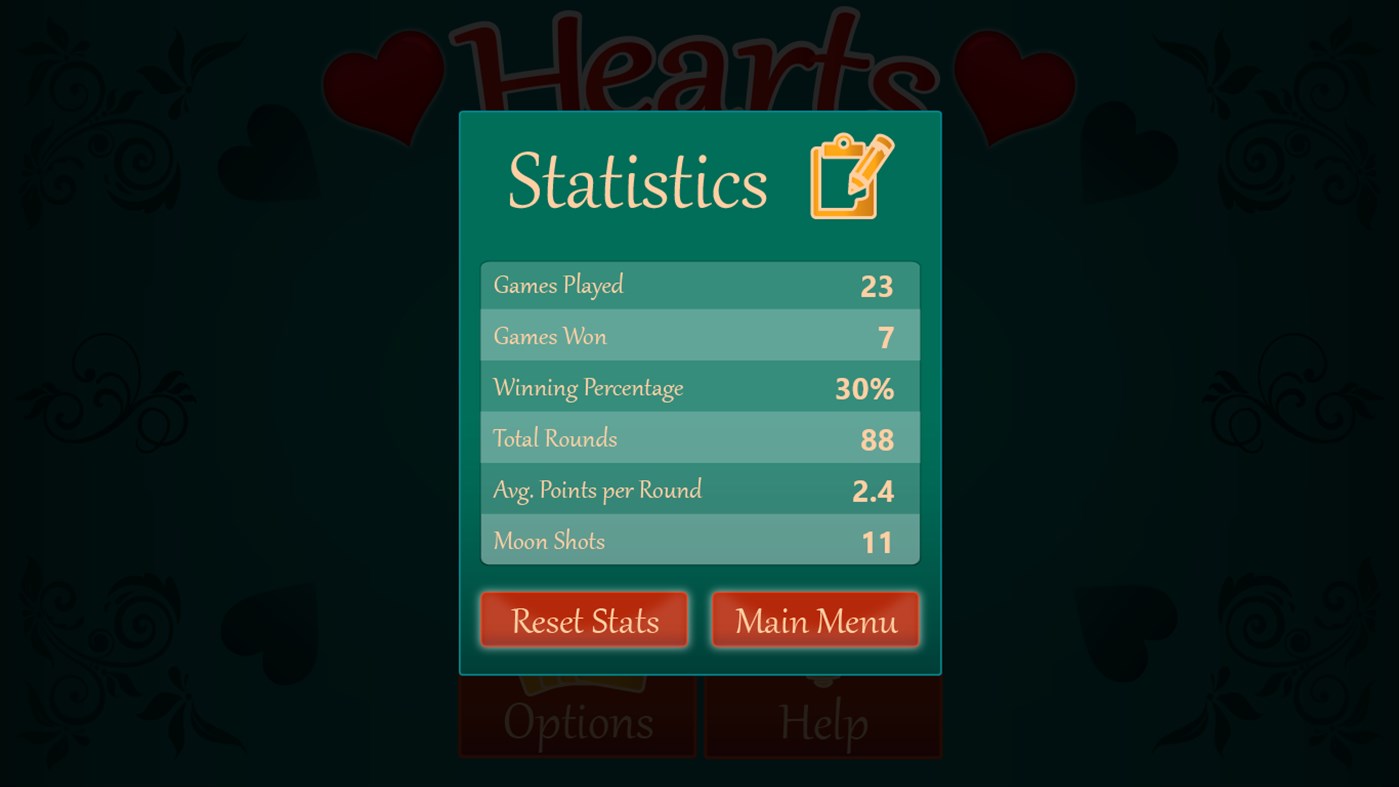Image resolution: width=1399 pixels, height=787 pixels.
Task: Click the Reset Stats button
Action: pyautogui.click(x=583, y=620)
